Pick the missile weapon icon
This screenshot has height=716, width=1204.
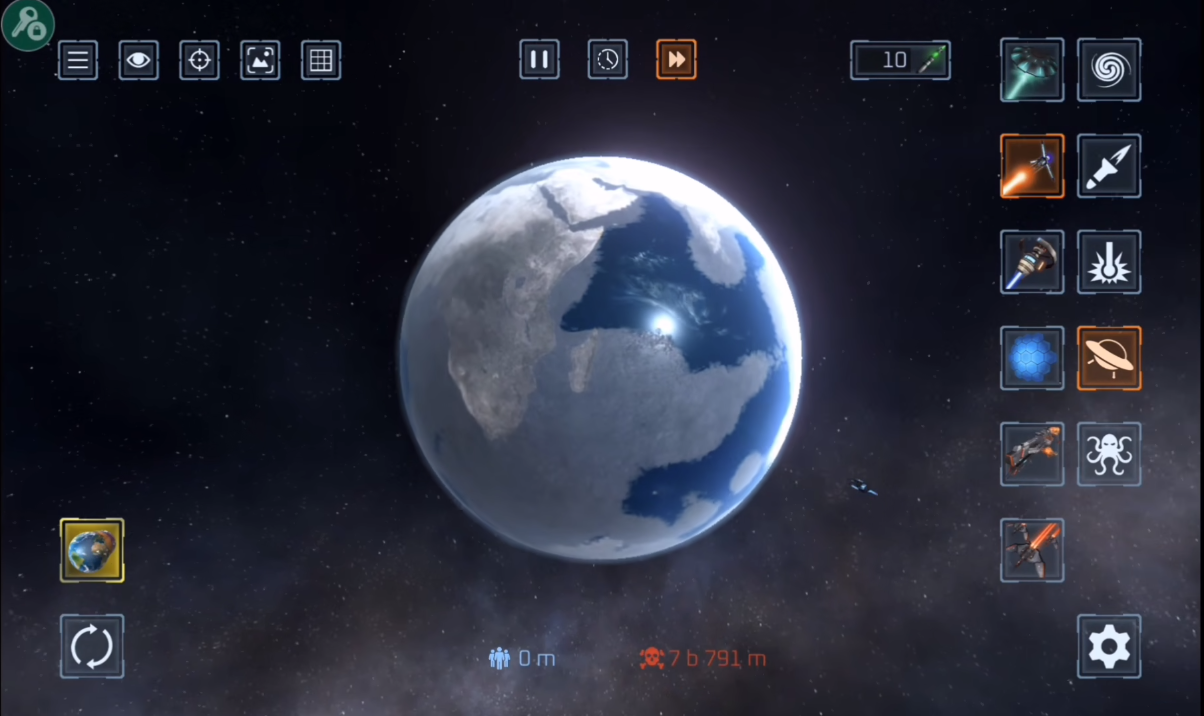point(1109,166)
